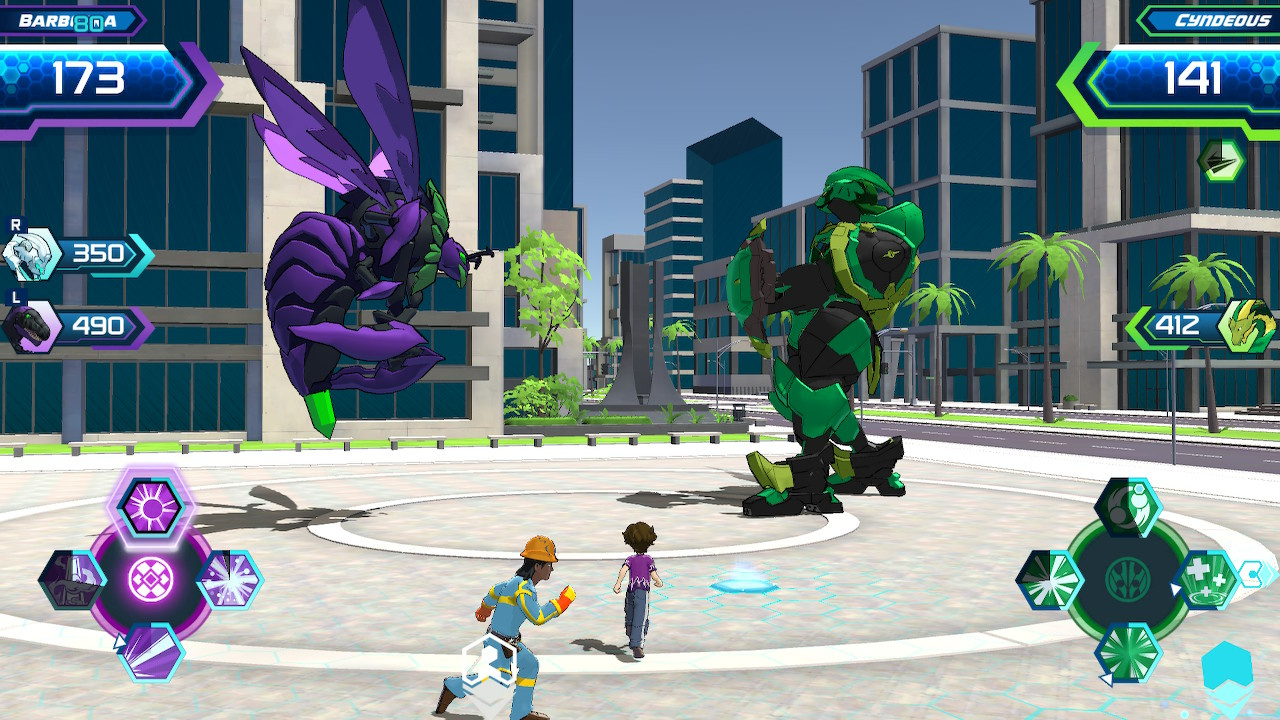
Task: Use the purple starburst explosion ability
Action: coord(229,580)
